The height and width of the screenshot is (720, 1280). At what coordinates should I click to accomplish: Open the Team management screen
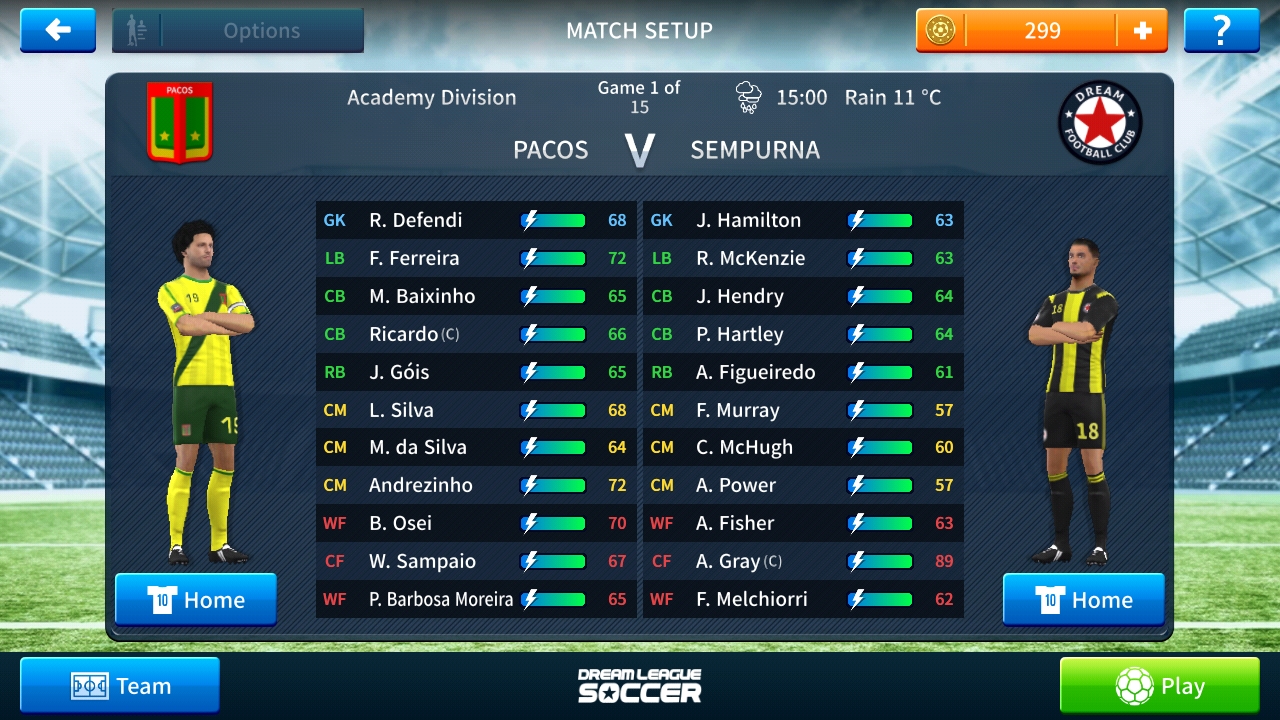120,685
